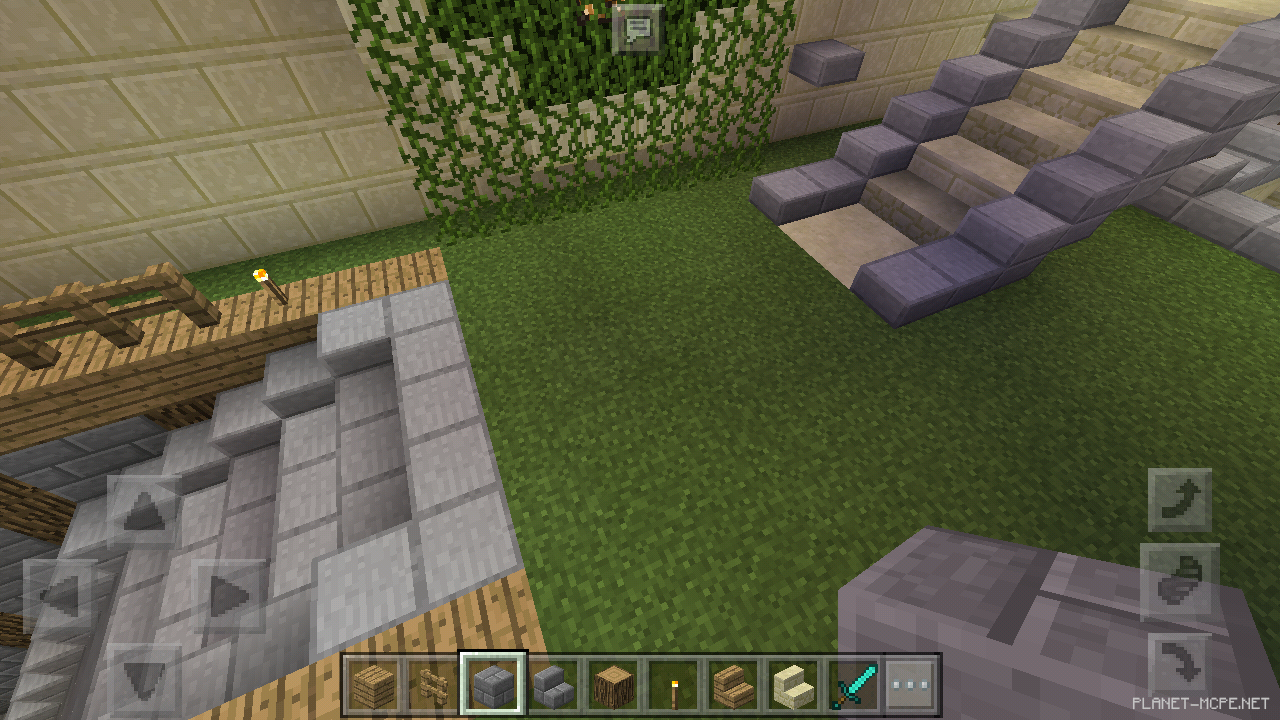This screenshot has height=720, width=1280.
Task: Tap the currently selected hotbar slot highlight
Action: [493, 683]
